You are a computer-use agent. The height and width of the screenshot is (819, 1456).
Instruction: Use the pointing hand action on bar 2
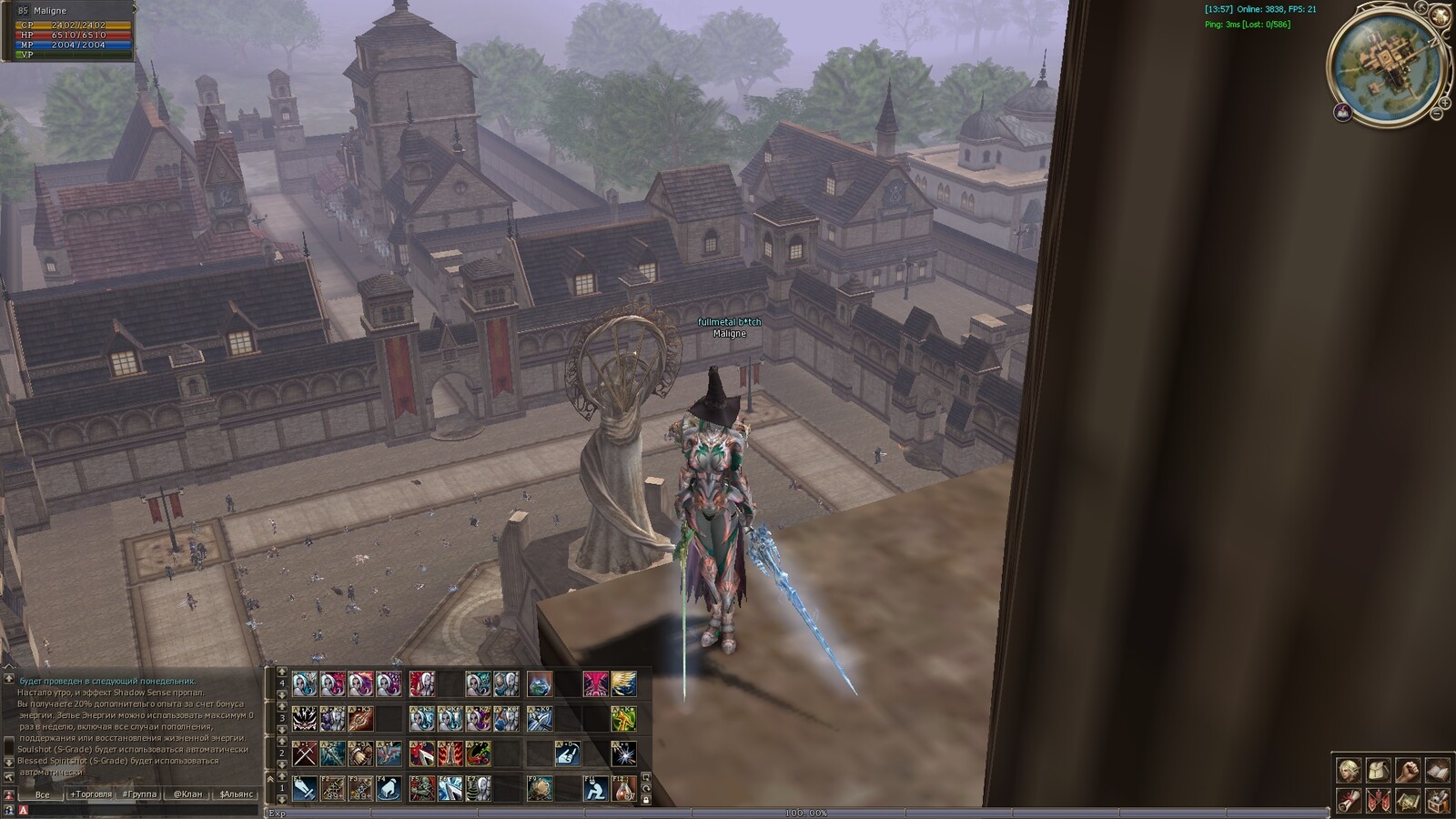567,753
